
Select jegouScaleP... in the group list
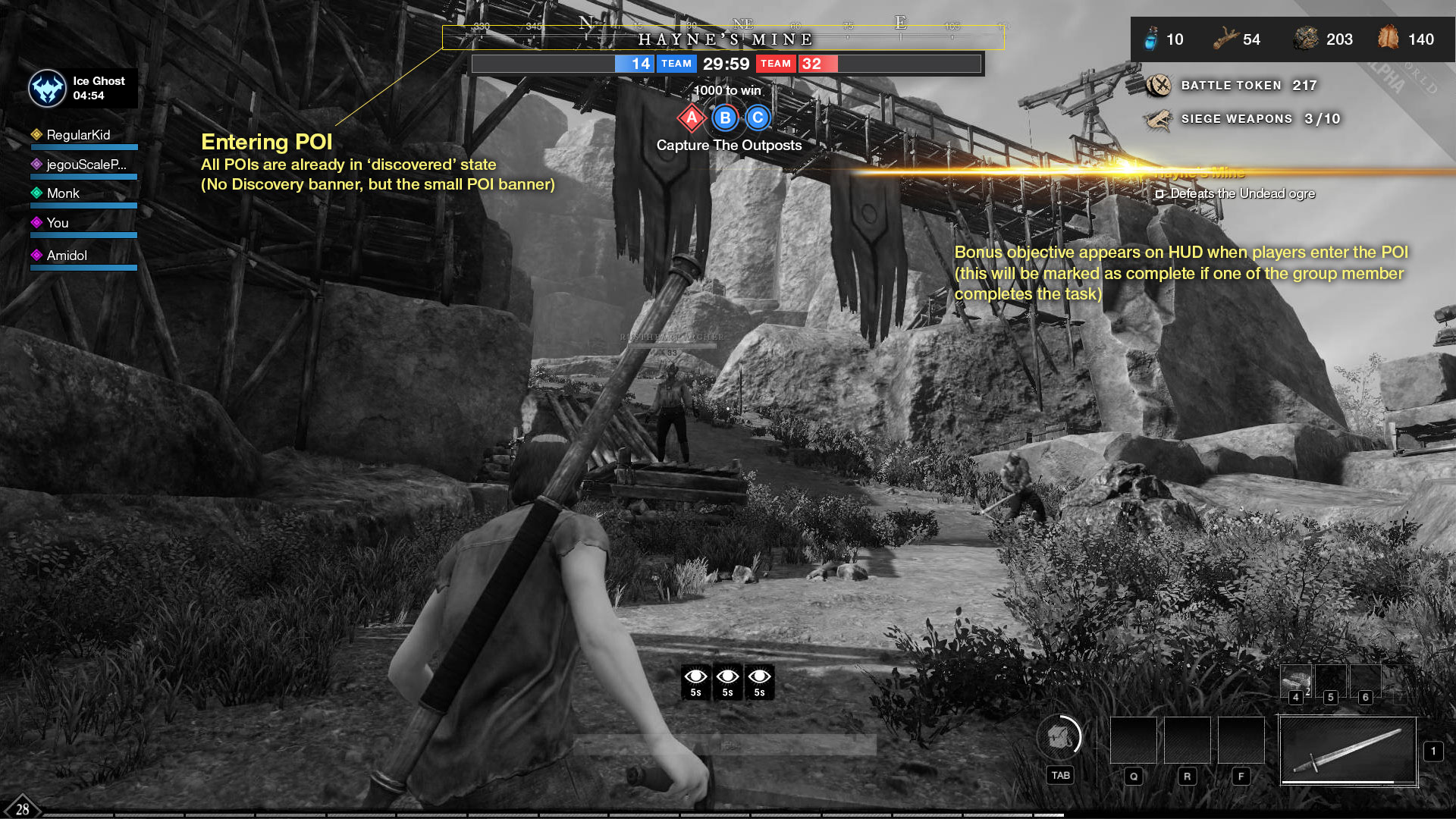[86, 165]
